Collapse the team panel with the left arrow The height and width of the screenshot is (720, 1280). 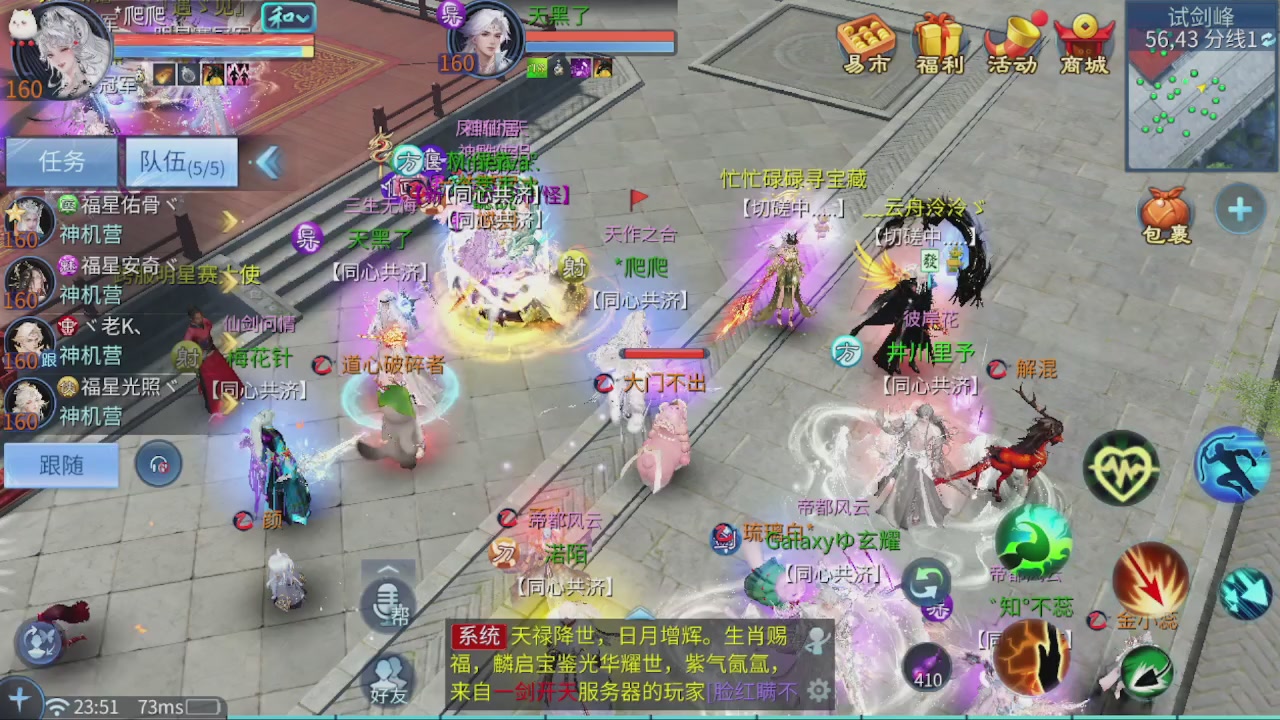tap(268, 164)
